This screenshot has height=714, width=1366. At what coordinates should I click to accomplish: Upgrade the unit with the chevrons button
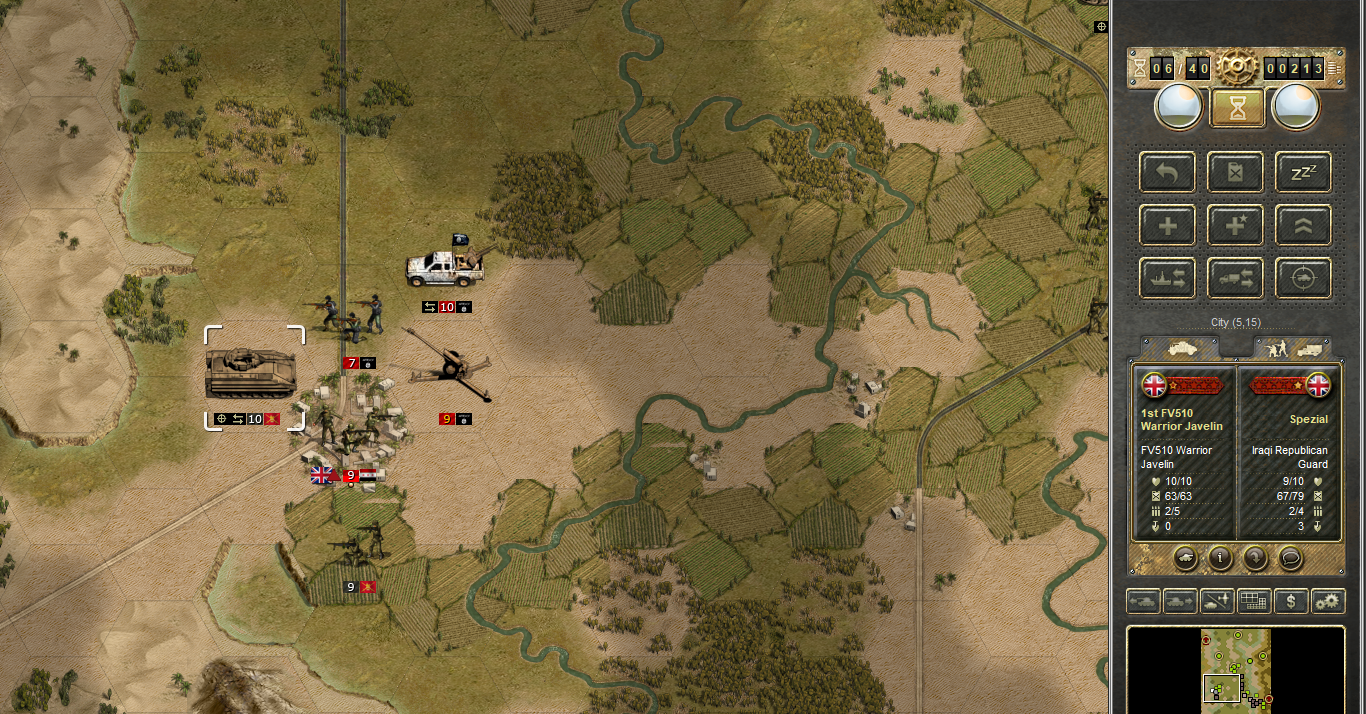[x=1303, y=225]
